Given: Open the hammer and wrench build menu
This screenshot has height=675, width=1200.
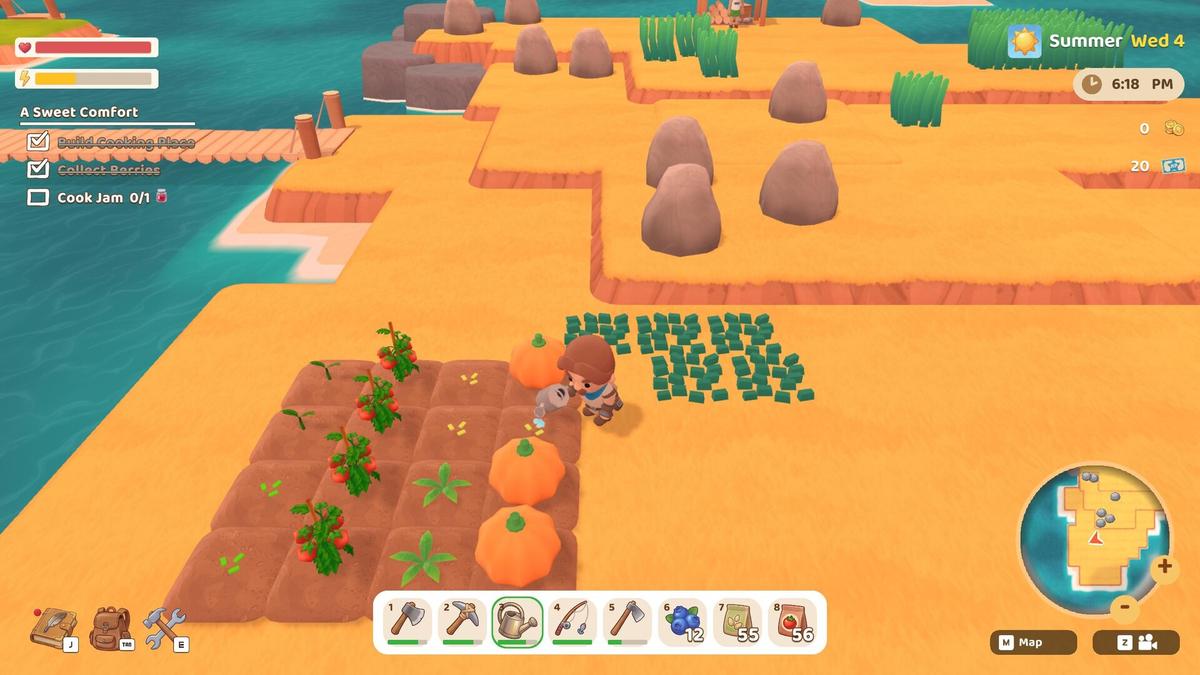Looking at the screenshot, I should point(164,628).
